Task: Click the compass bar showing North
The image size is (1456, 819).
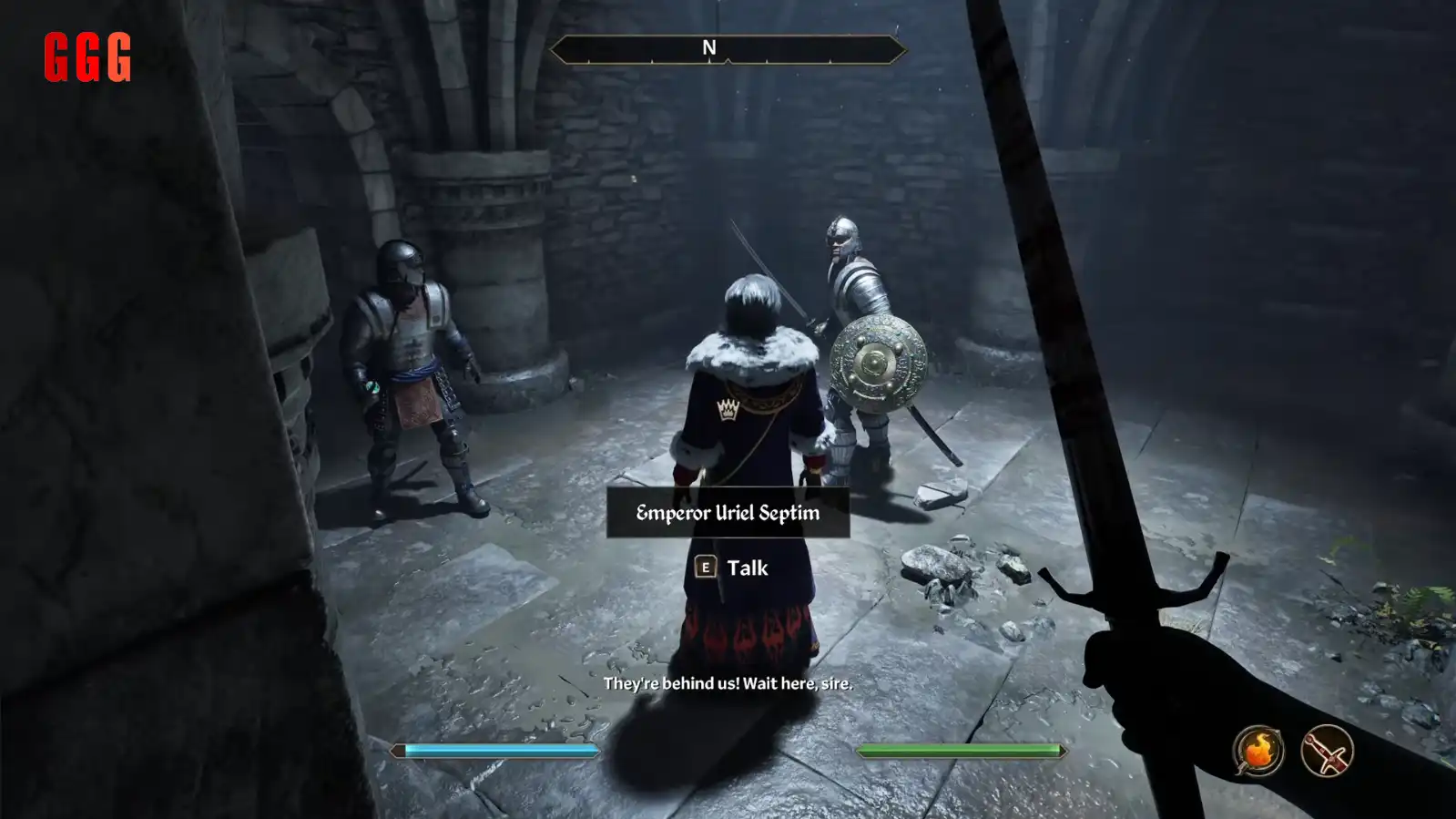Action: (727, 49)
